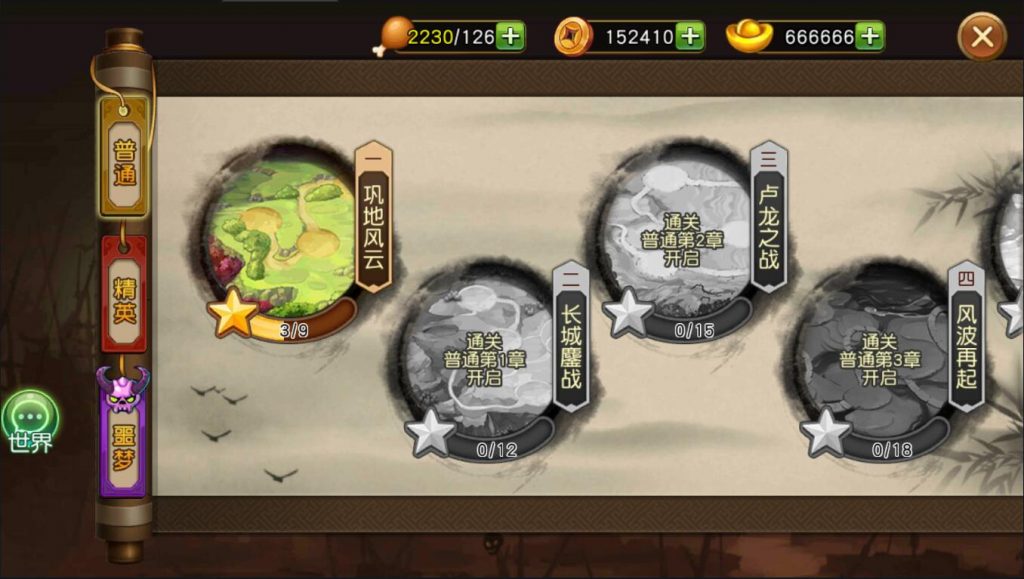The image size is (1024, 579).
Task: Close the chapter select screen
Action: 981,38
